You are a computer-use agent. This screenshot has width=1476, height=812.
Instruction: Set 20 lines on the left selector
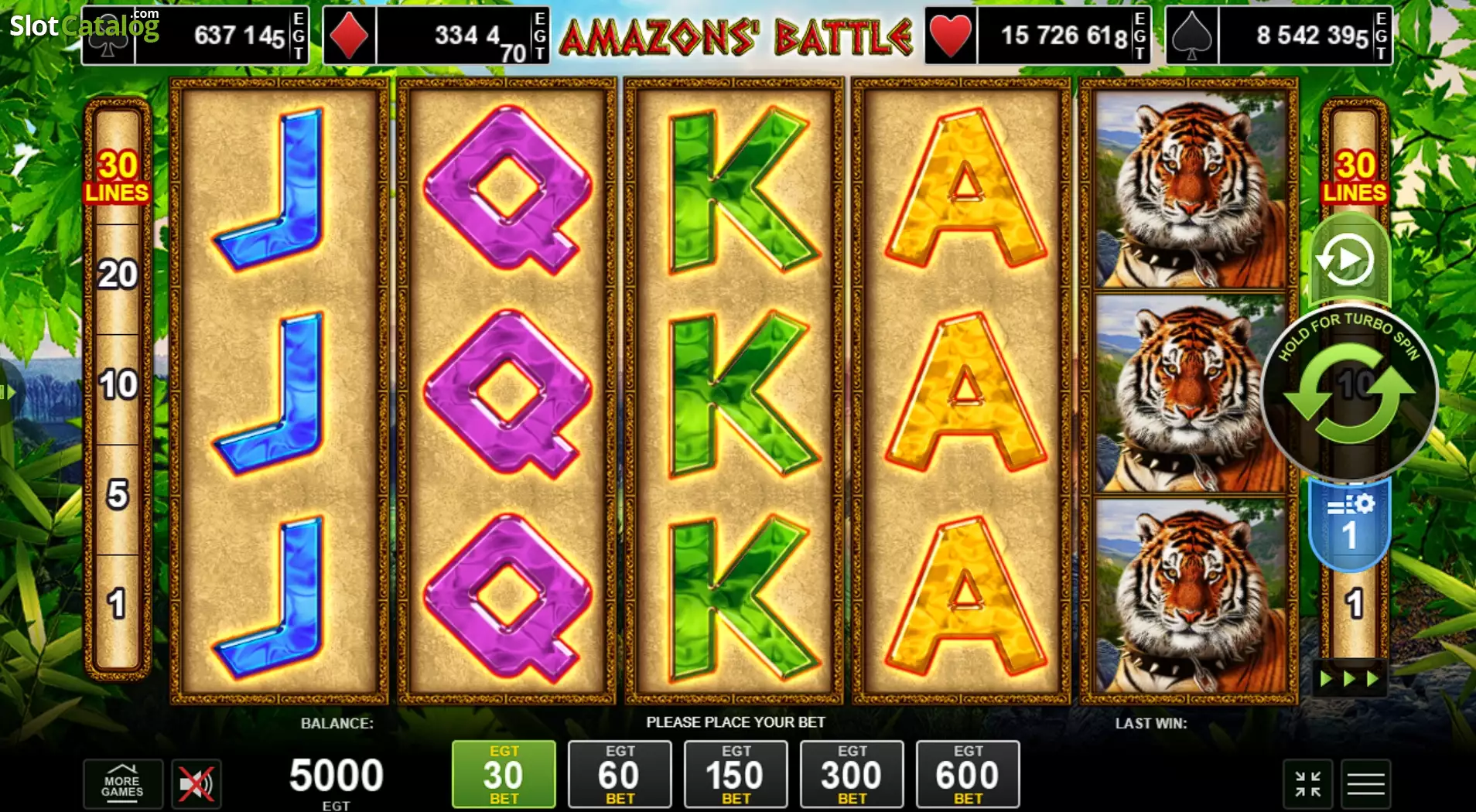[118, 275]
